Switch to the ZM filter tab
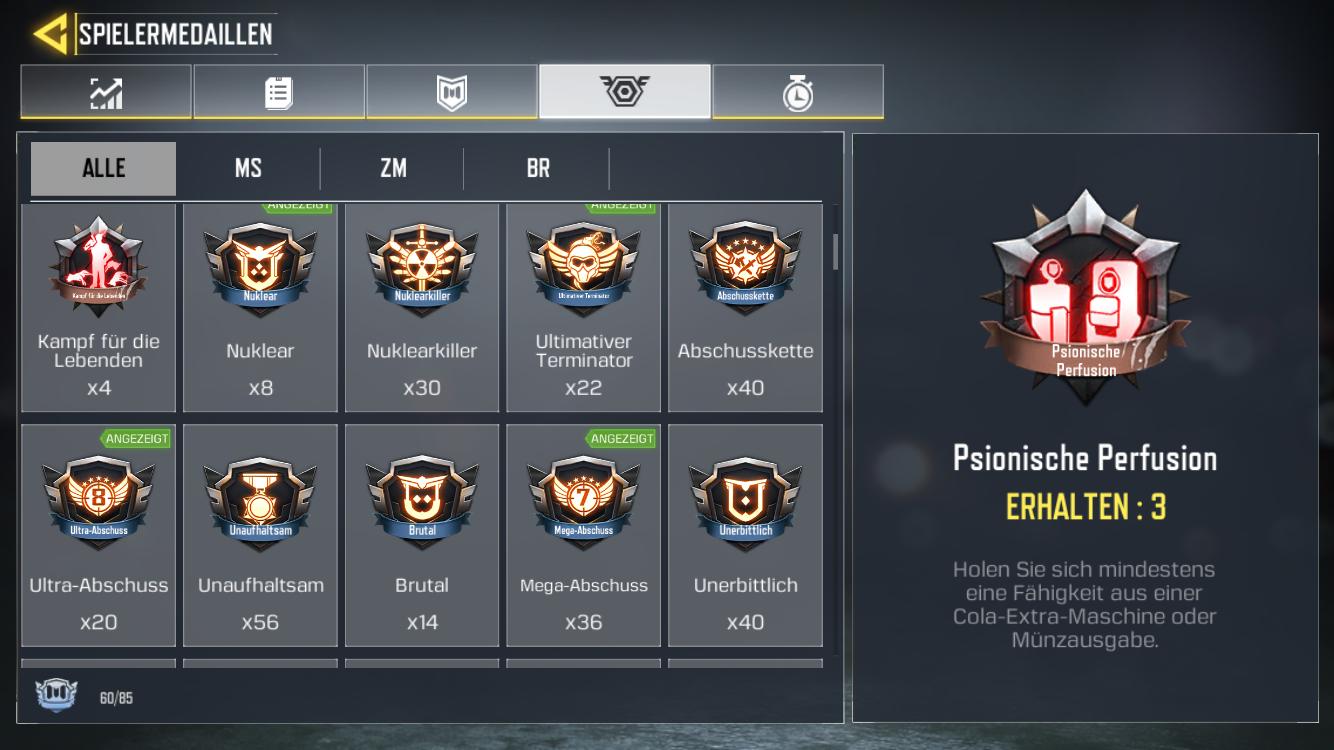1334x750 pixels. 391,167
